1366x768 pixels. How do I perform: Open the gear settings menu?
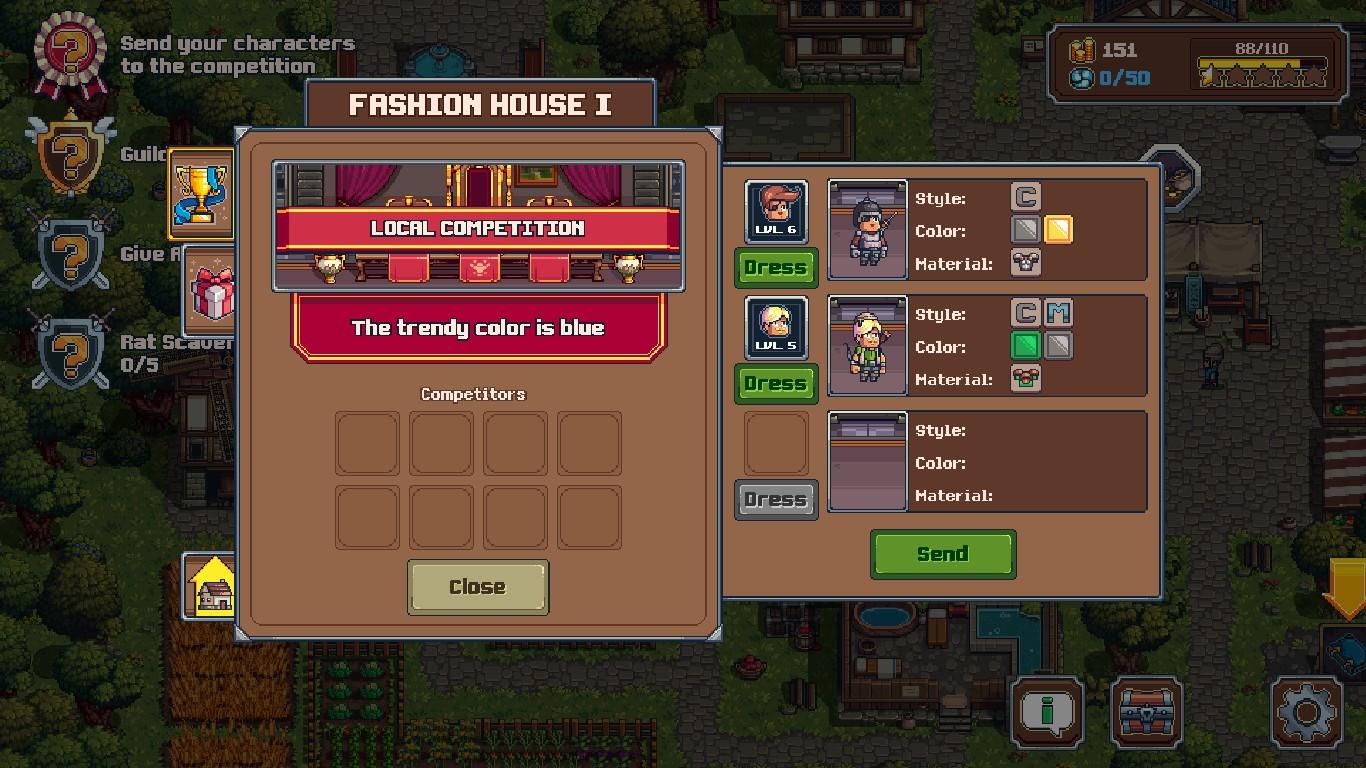[1306, 713]
